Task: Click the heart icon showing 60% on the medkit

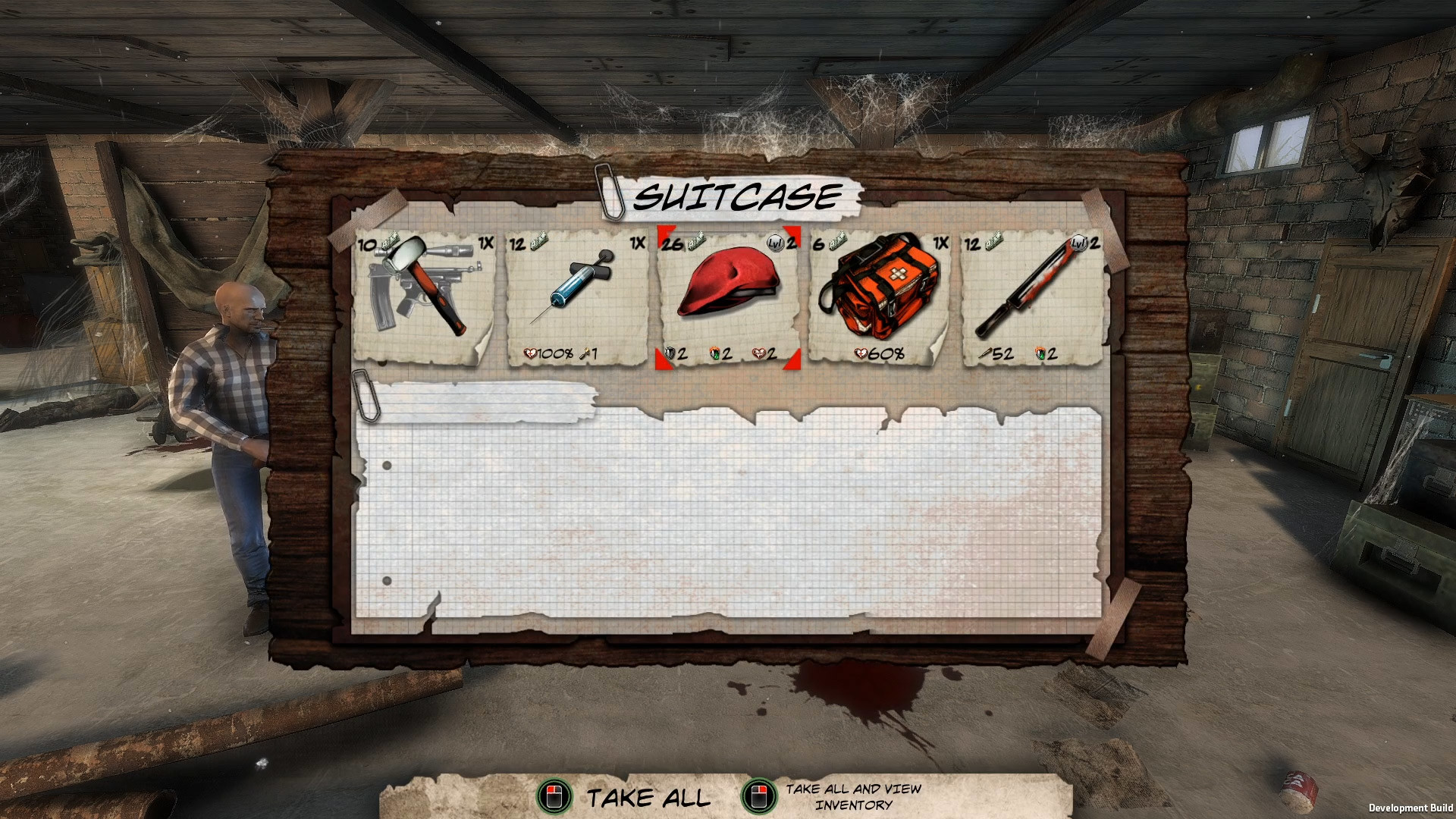Action: [861, 352]
